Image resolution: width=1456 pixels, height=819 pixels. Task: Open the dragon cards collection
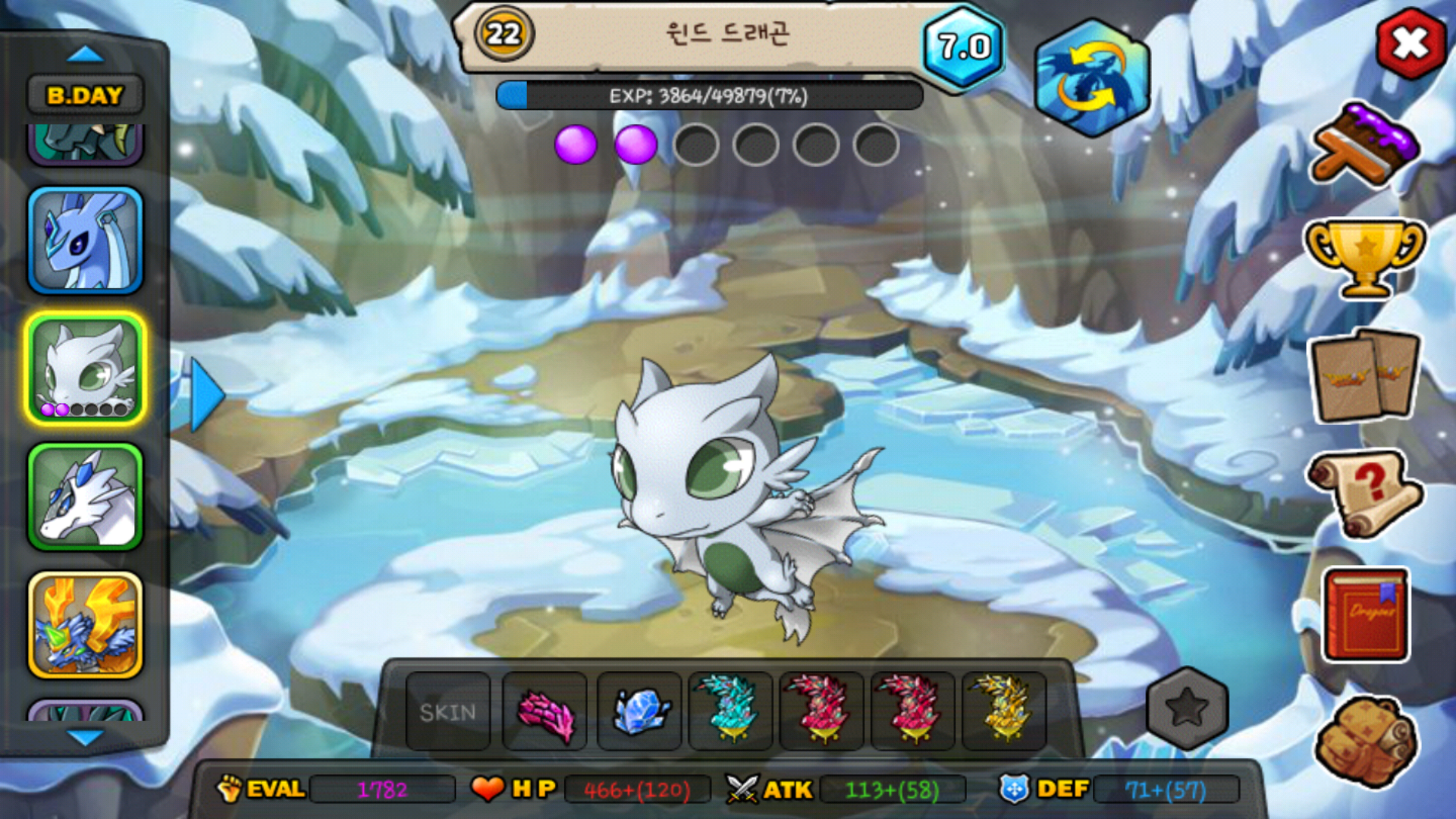(x=1365, y=376)
